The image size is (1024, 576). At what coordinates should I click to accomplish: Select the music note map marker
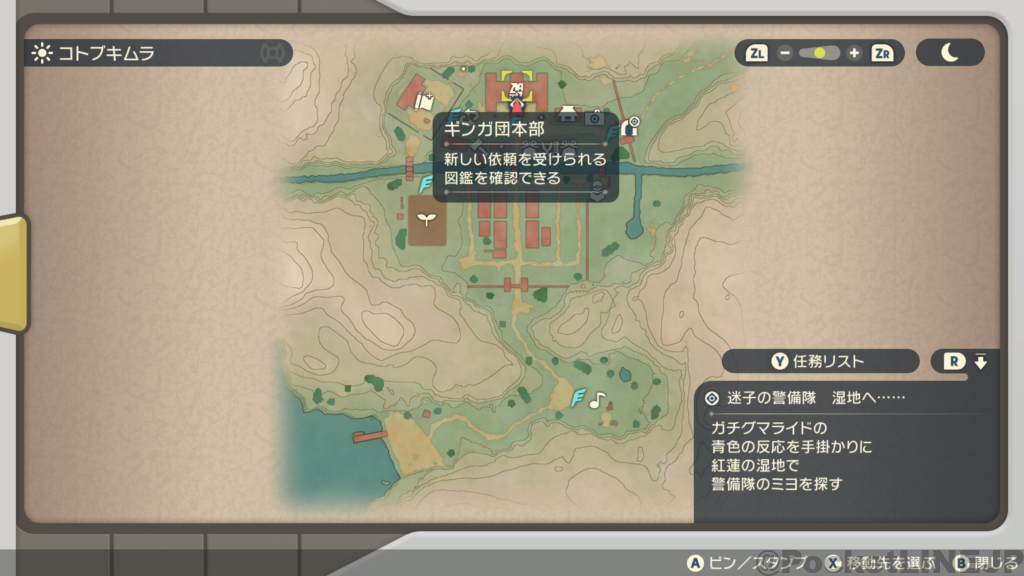597,400
